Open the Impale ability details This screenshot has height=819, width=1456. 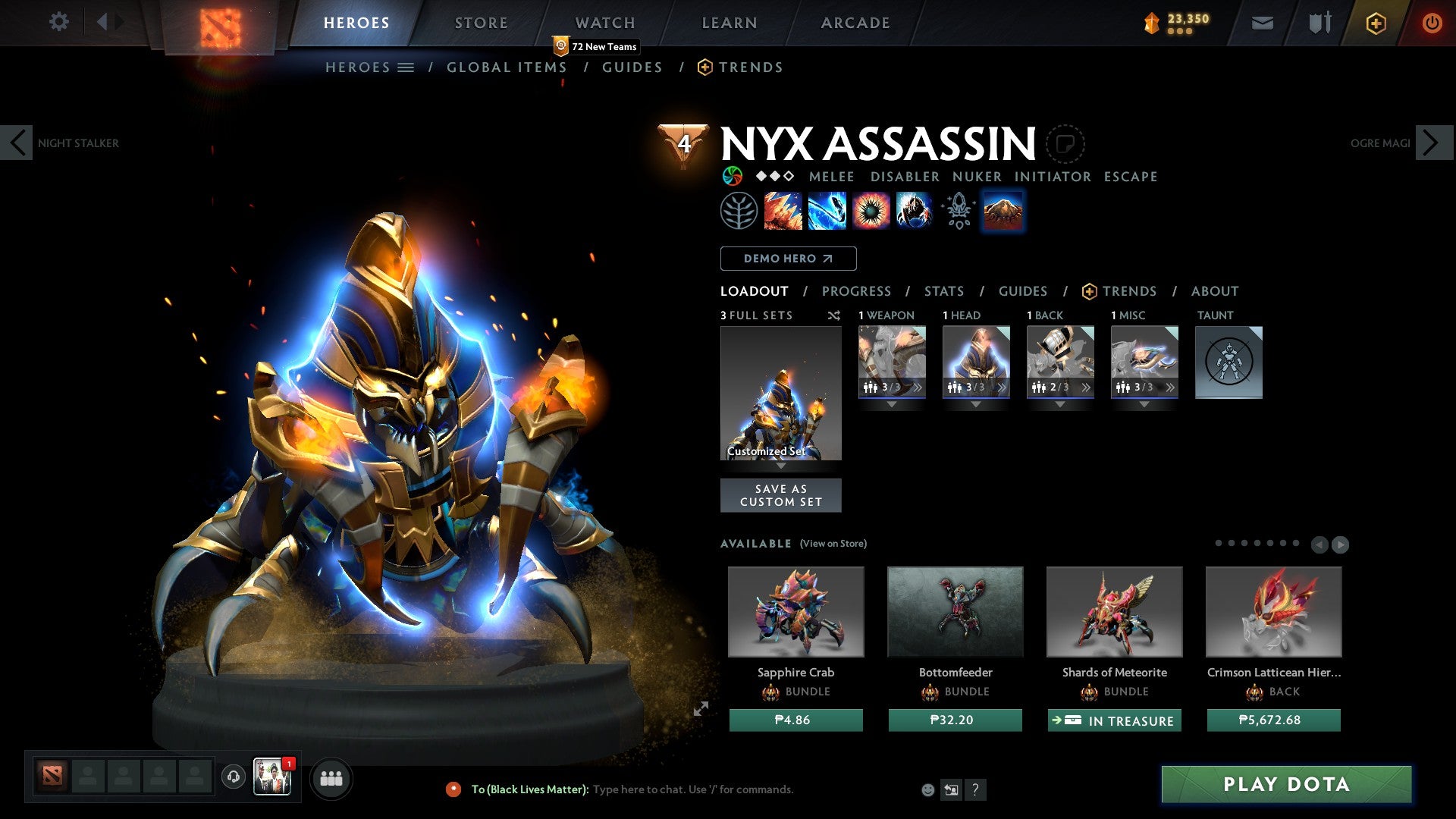[x=782, y=211]
